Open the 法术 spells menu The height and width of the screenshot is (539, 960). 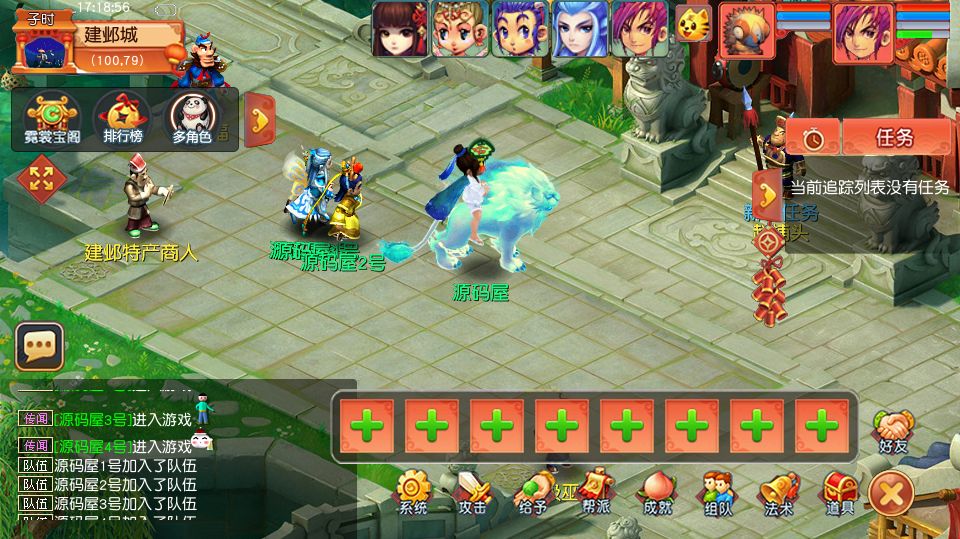(x=778, y=493)
